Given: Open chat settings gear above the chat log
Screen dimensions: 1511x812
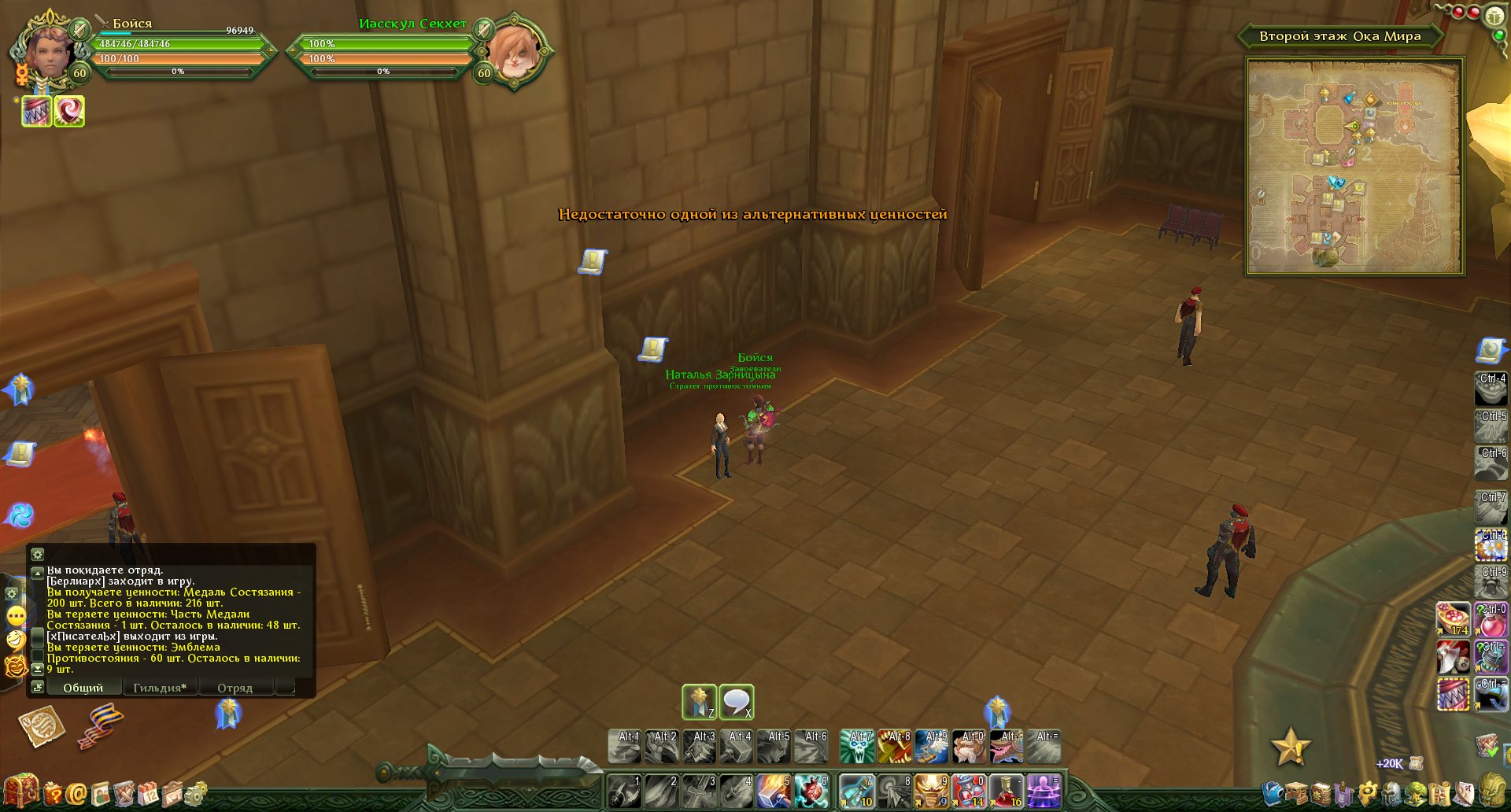Looking at the screenshot, I should pos(37,554).
